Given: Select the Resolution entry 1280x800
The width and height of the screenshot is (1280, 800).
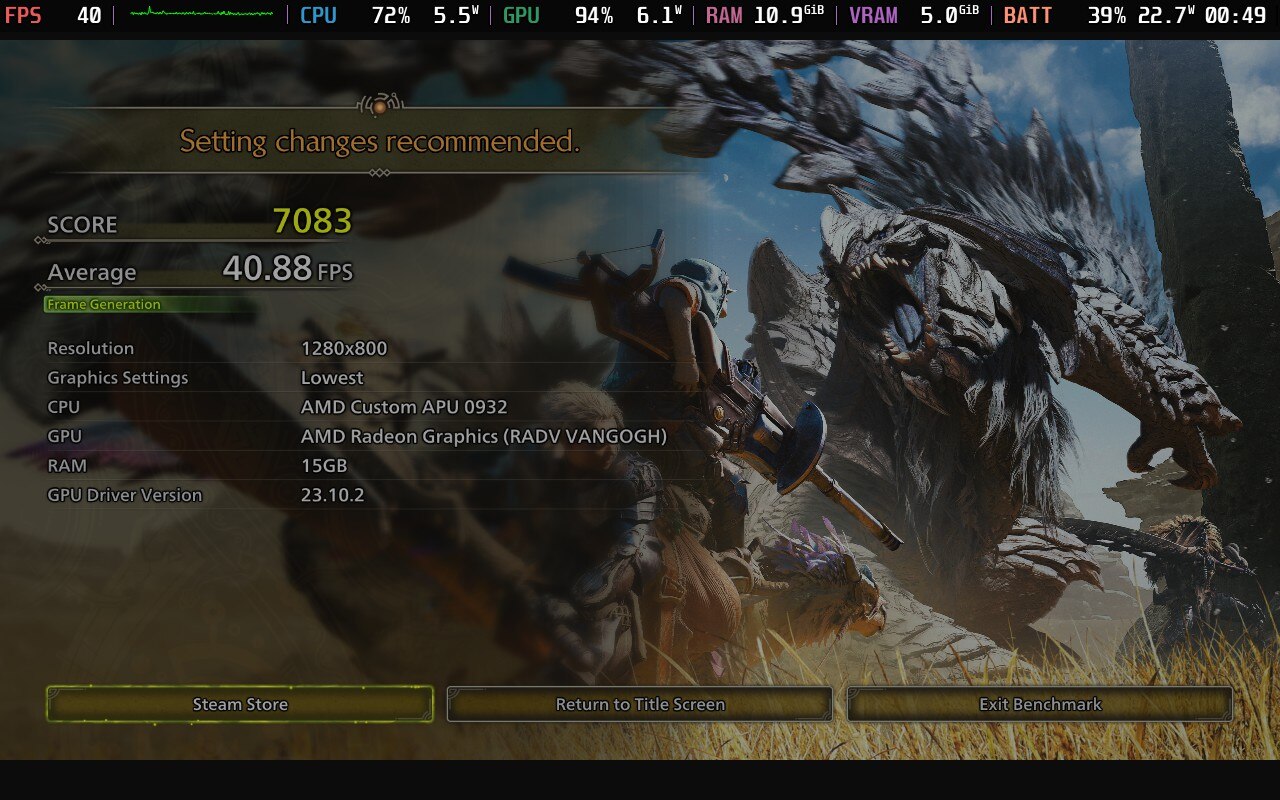Looking at the screenshot, I should pos(344,348).
